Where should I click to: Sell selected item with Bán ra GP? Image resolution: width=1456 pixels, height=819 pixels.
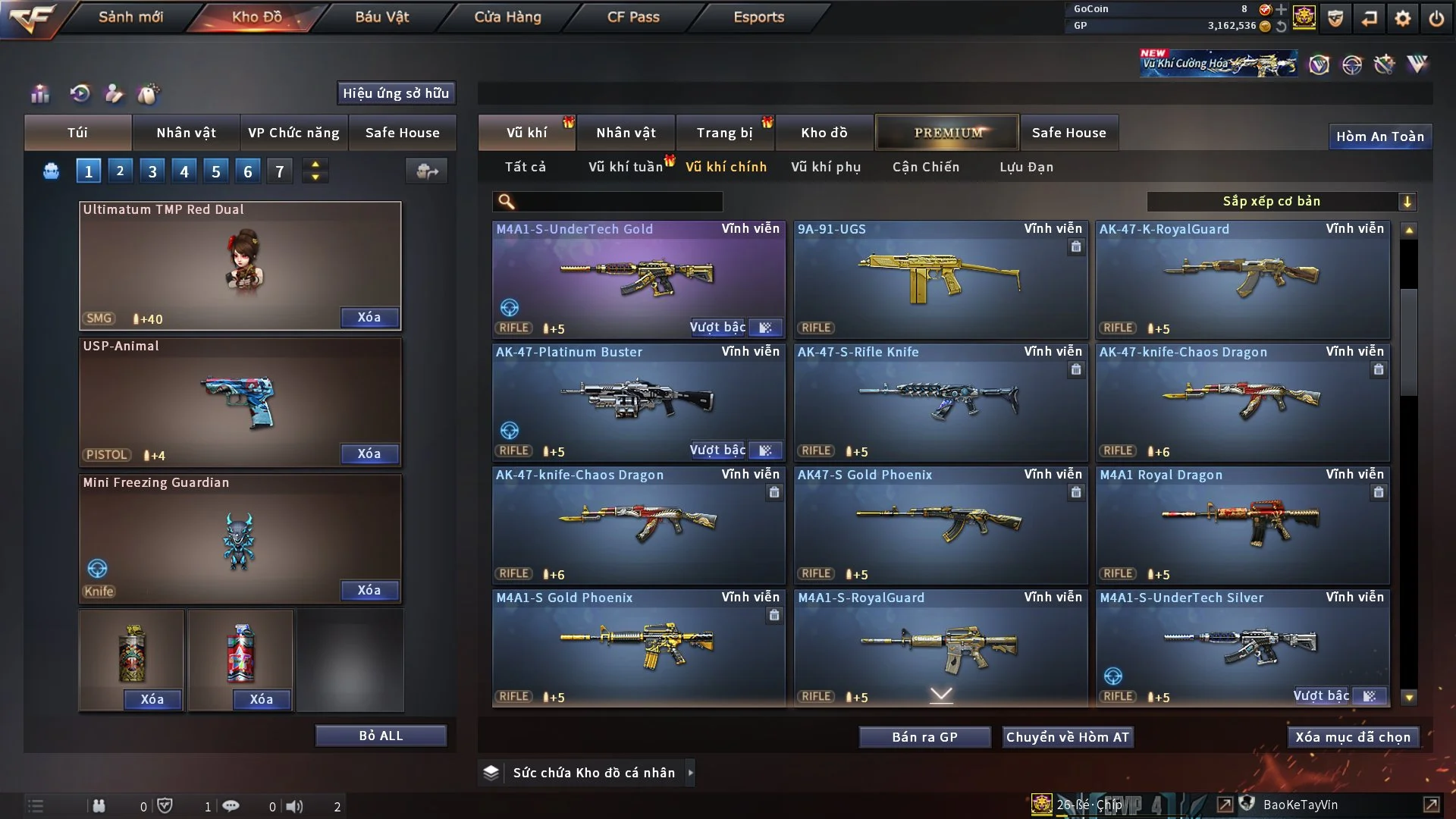coord(924,737)
